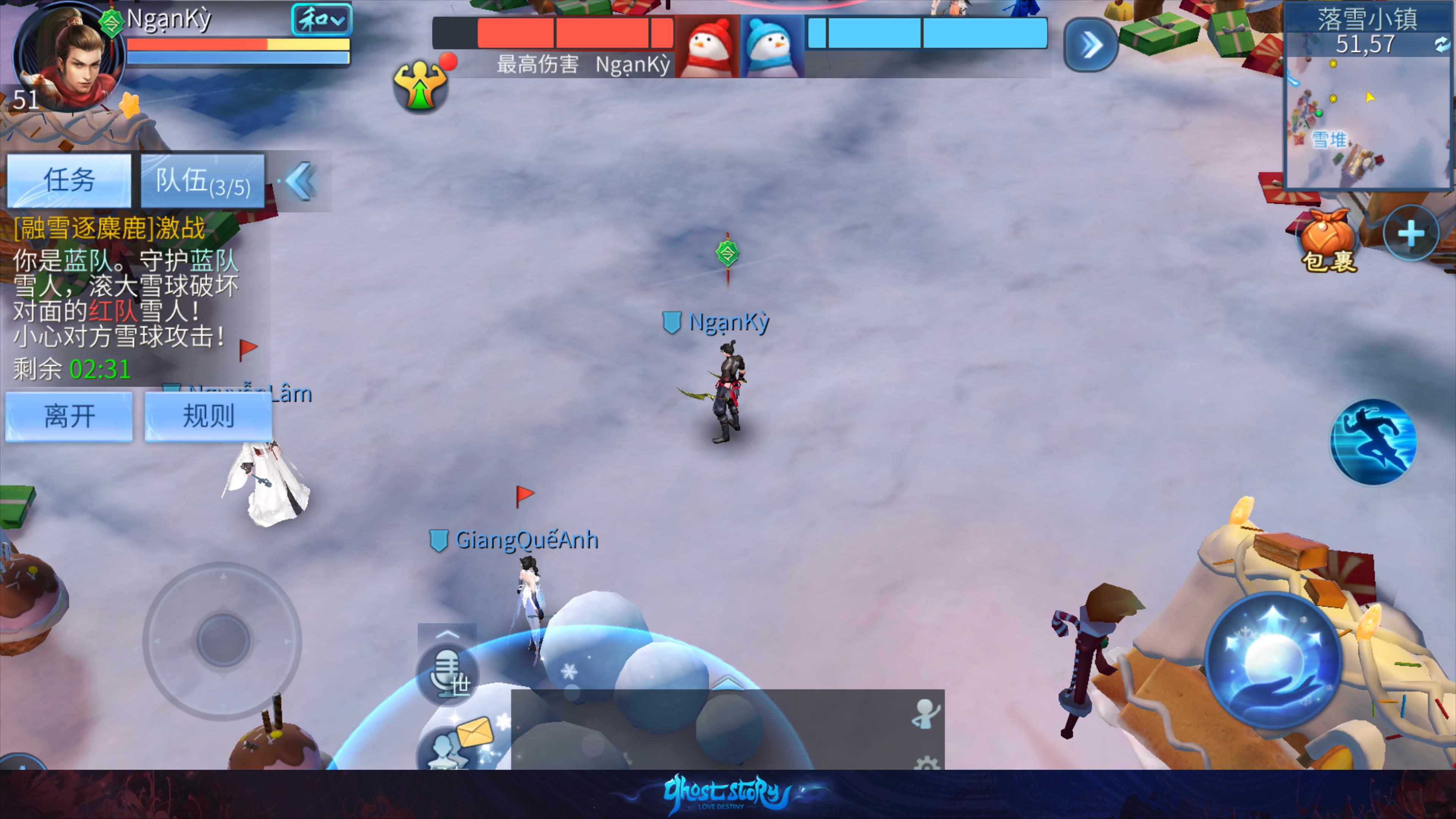Open the power-up strongman arrow icon
The width and height of the screenshot is (1456, 819).
420,86
